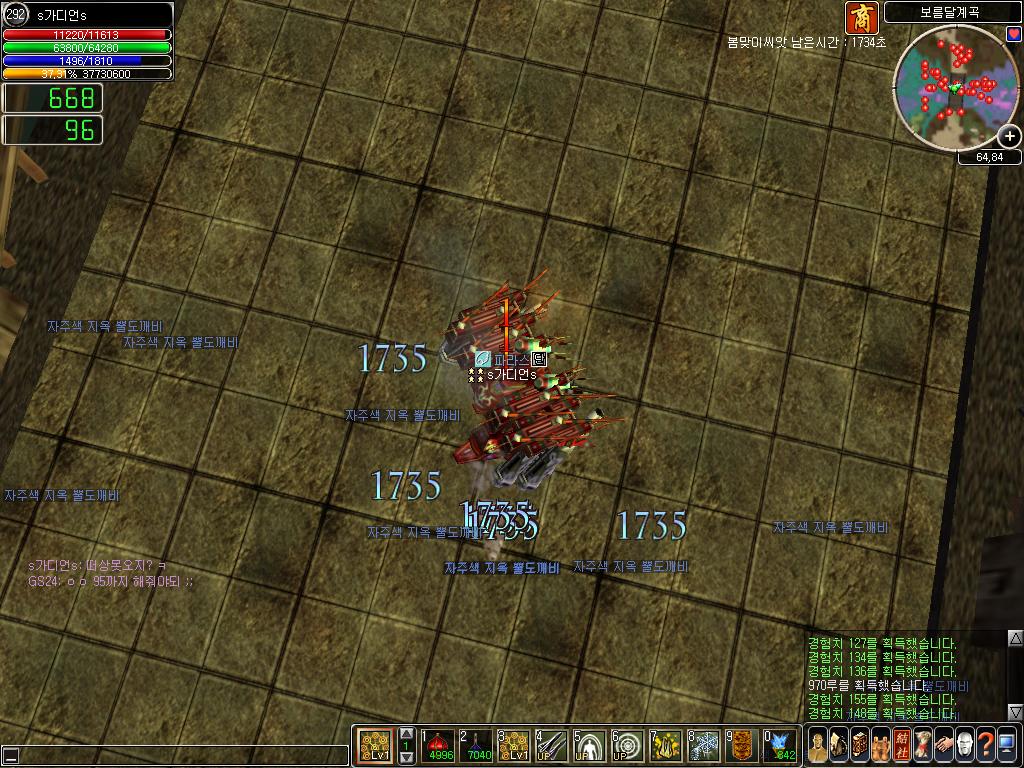This screenshot has width=1024, height=768.
Task: Open the red guild banner menu
Action: (x=902, y=745)
